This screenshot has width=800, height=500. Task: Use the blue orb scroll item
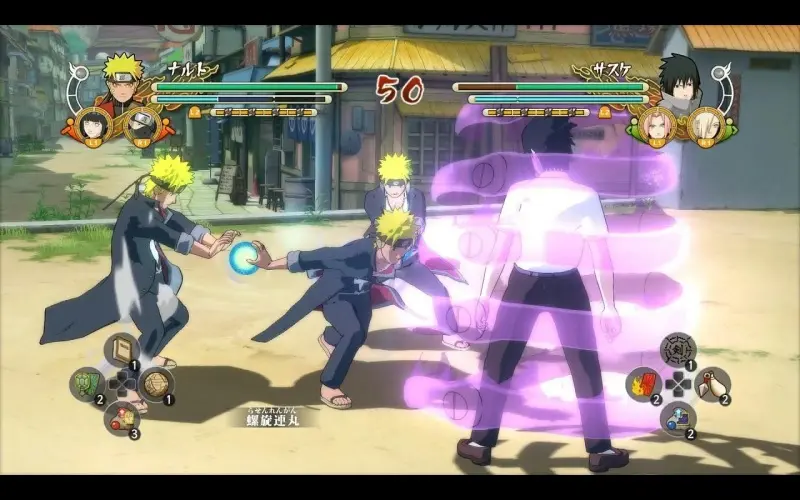coord(678,418)
